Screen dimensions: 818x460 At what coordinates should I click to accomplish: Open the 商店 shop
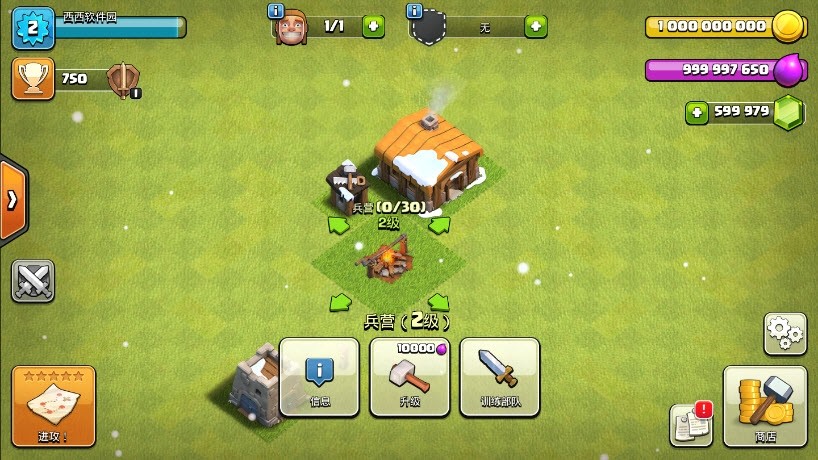(764, 406)
